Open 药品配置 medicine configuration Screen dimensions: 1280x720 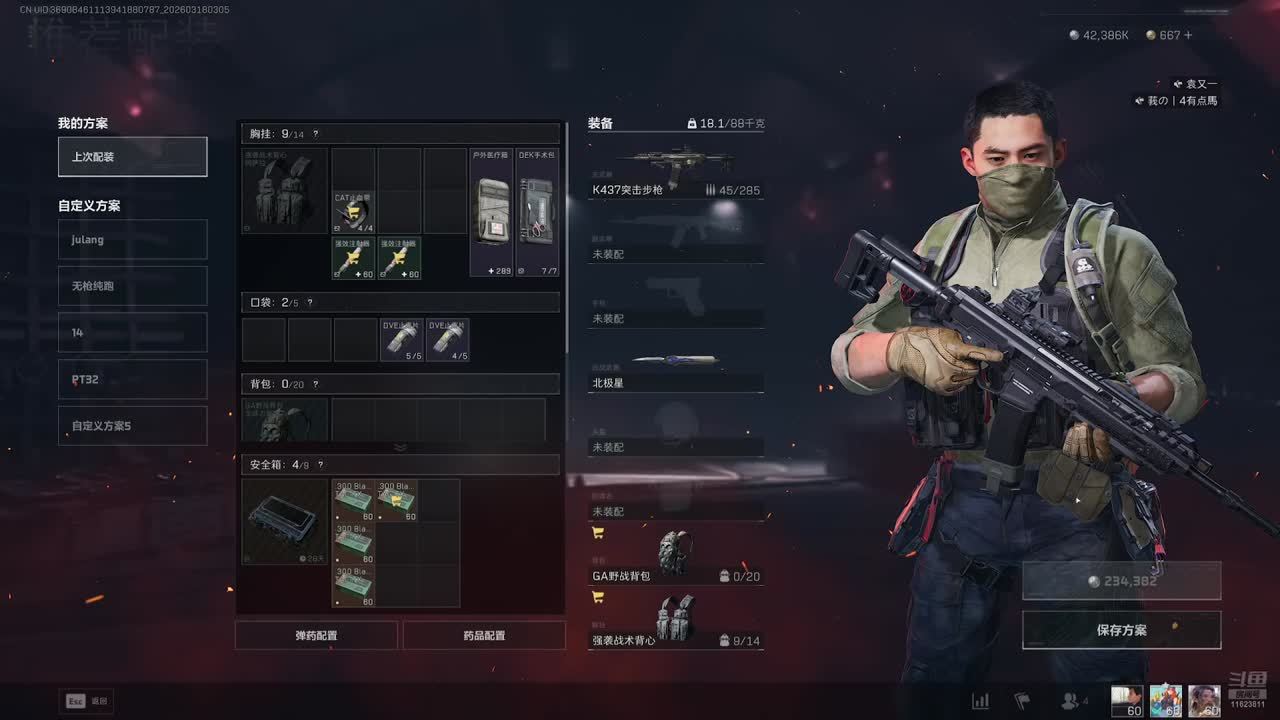pos(484,635)
